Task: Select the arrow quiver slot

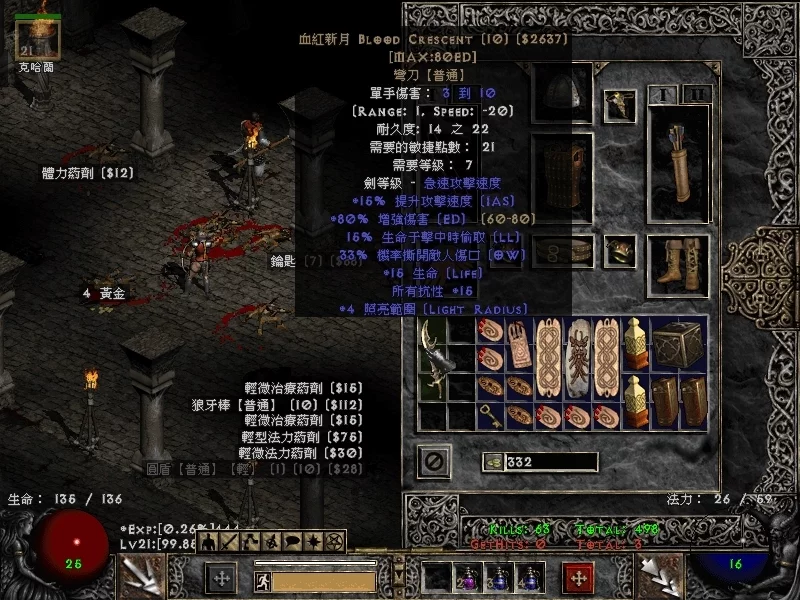Action: click(x=679, y=160)
